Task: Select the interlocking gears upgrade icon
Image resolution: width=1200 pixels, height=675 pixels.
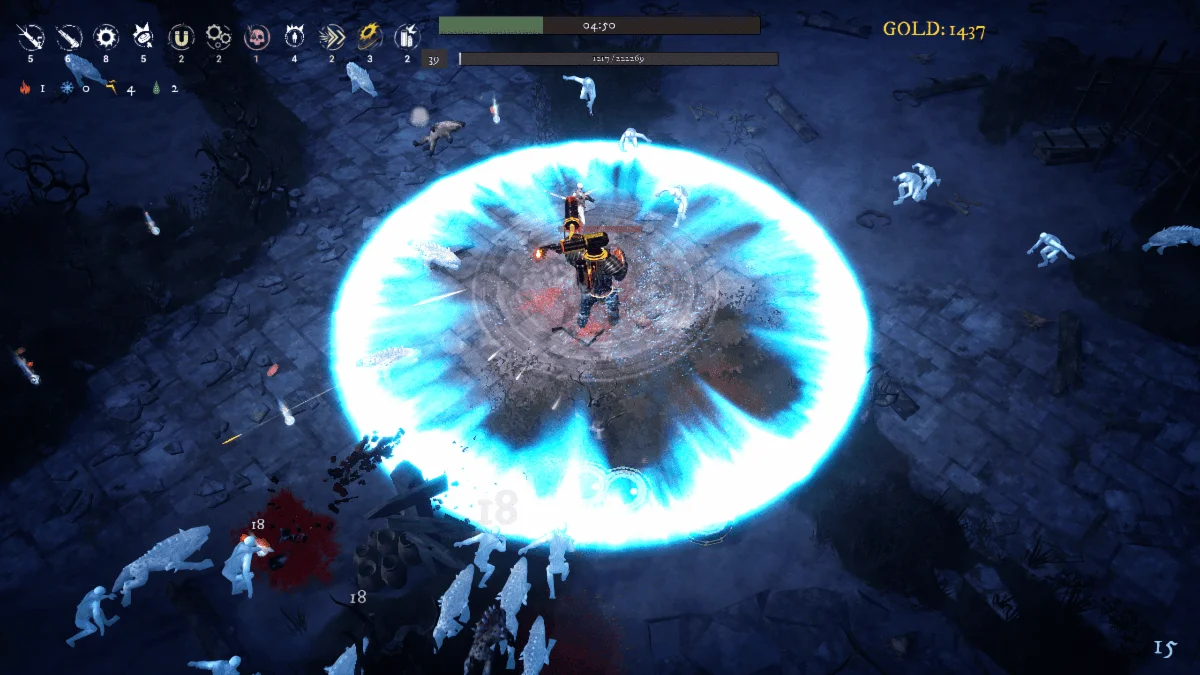Action: (x=219, y=38)
